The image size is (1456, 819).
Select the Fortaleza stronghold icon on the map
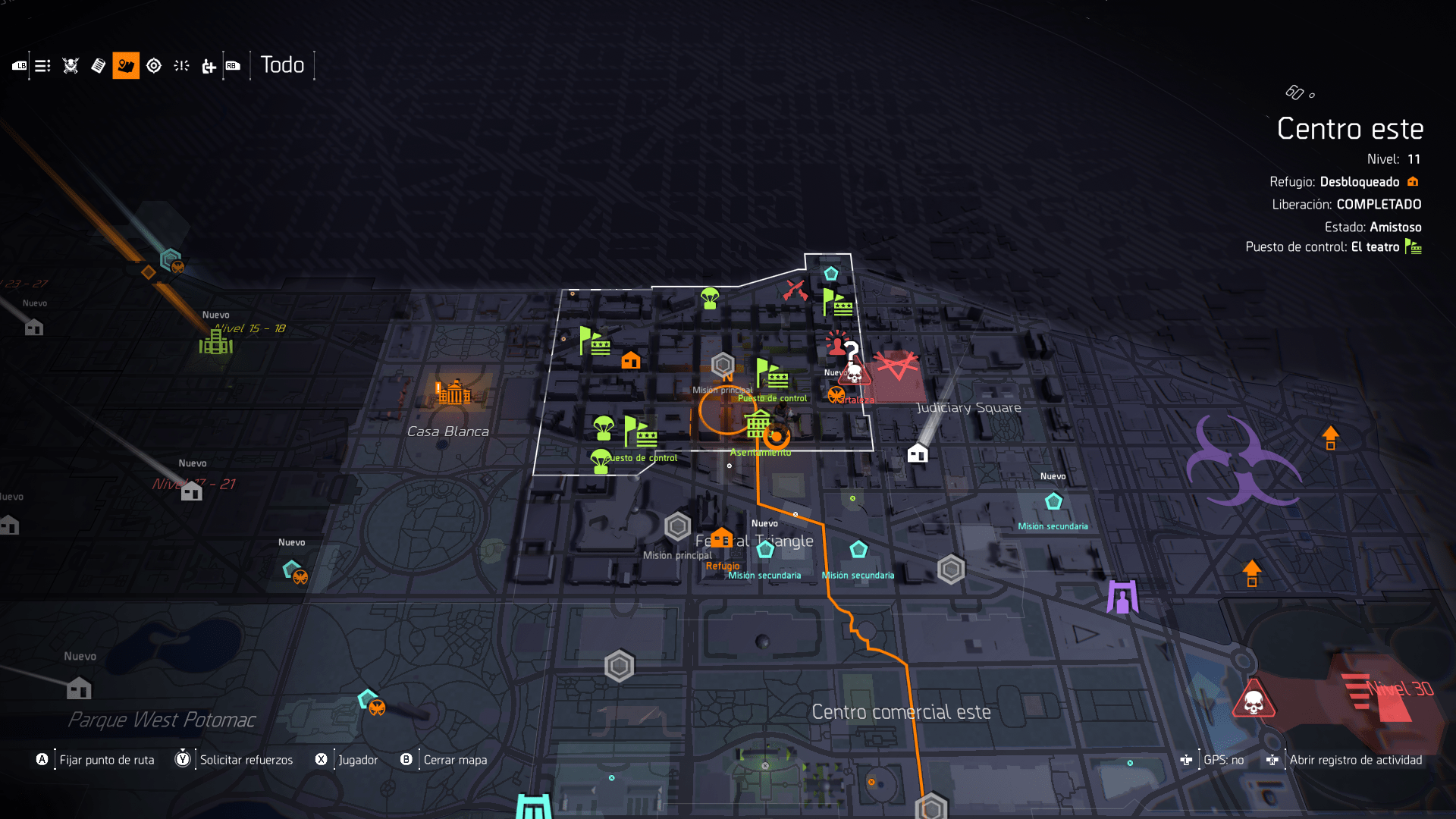pyautogui.click(x=836, y=394)
